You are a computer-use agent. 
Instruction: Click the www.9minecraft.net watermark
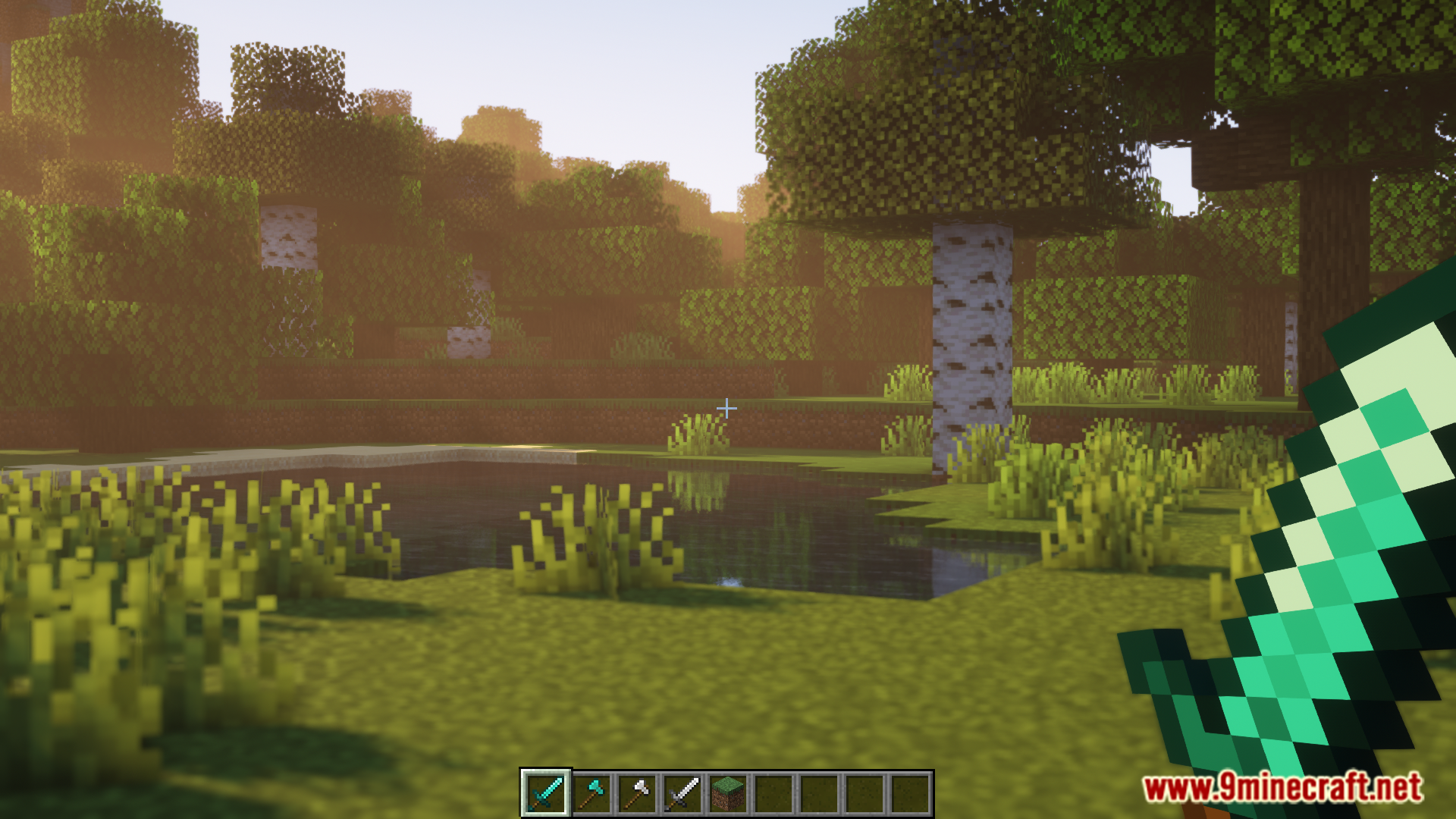click(1282, 787)
